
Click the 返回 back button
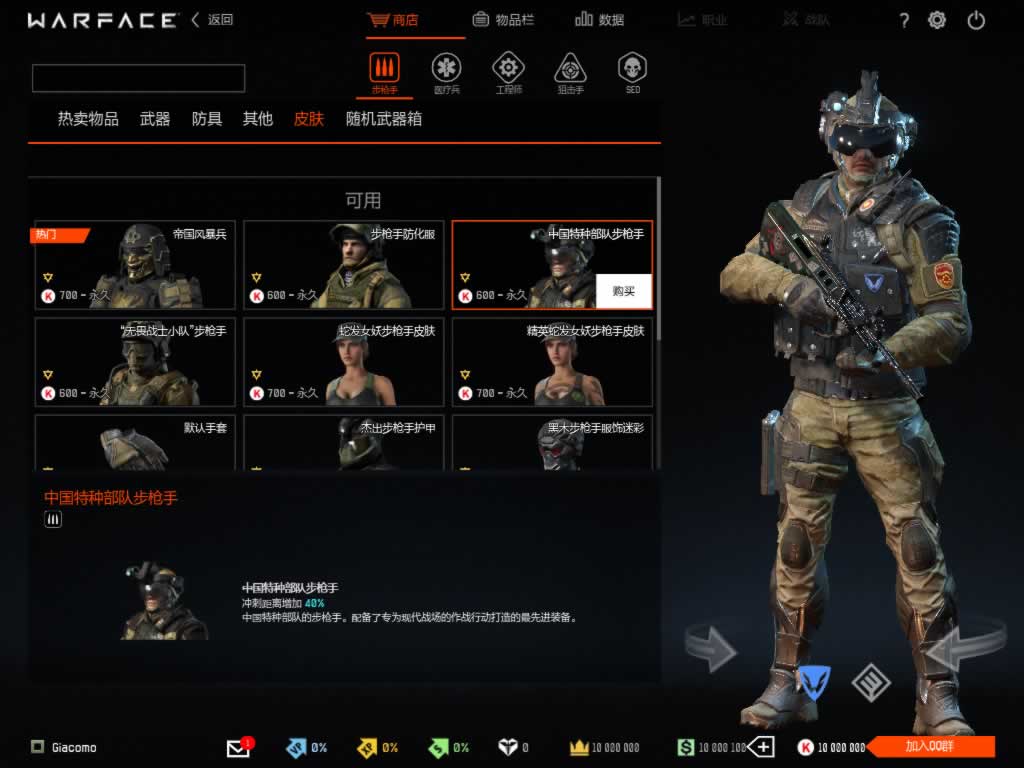tap(212, 20)
